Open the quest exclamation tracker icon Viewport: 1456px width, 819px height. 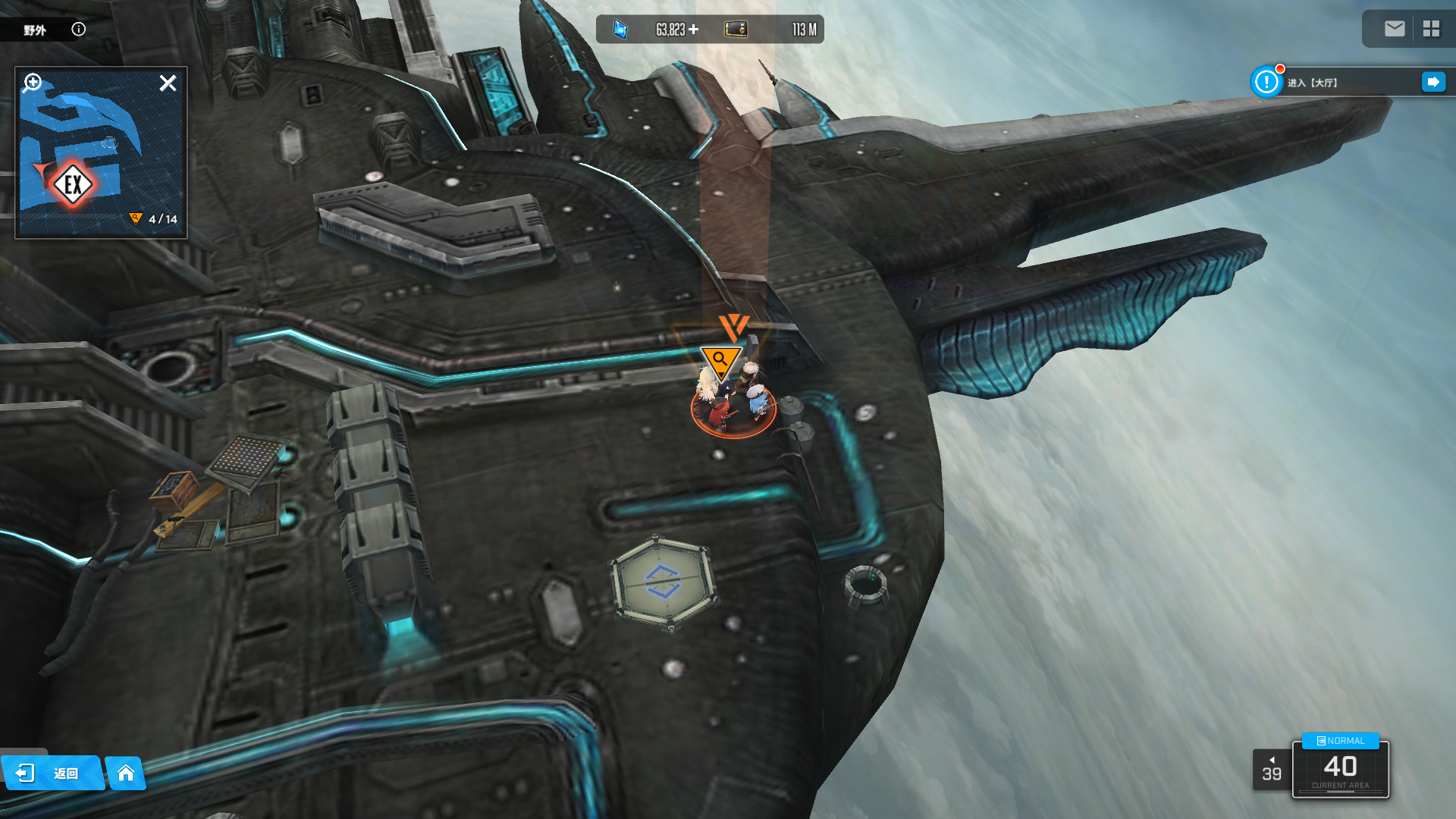click(1266, 82)
